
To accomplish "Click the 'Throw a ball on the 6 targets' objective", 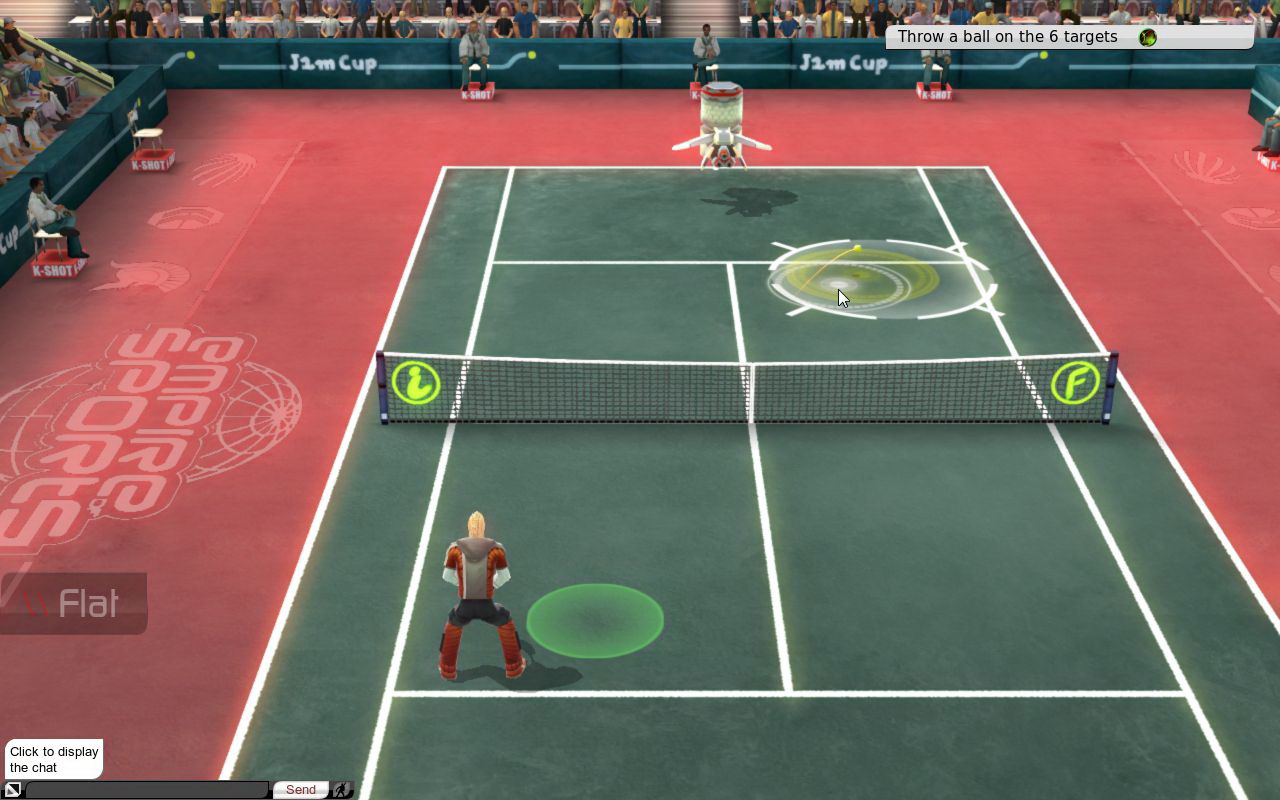I will [x=1007, y=37].
